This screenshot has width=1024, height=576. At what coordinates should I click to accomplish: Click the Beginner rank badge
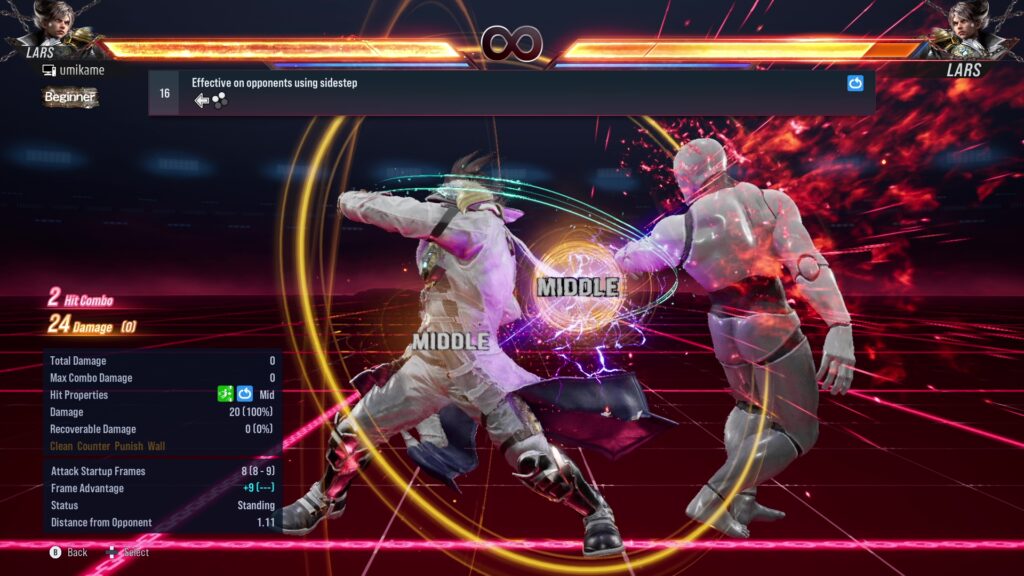tap(70, 97)
